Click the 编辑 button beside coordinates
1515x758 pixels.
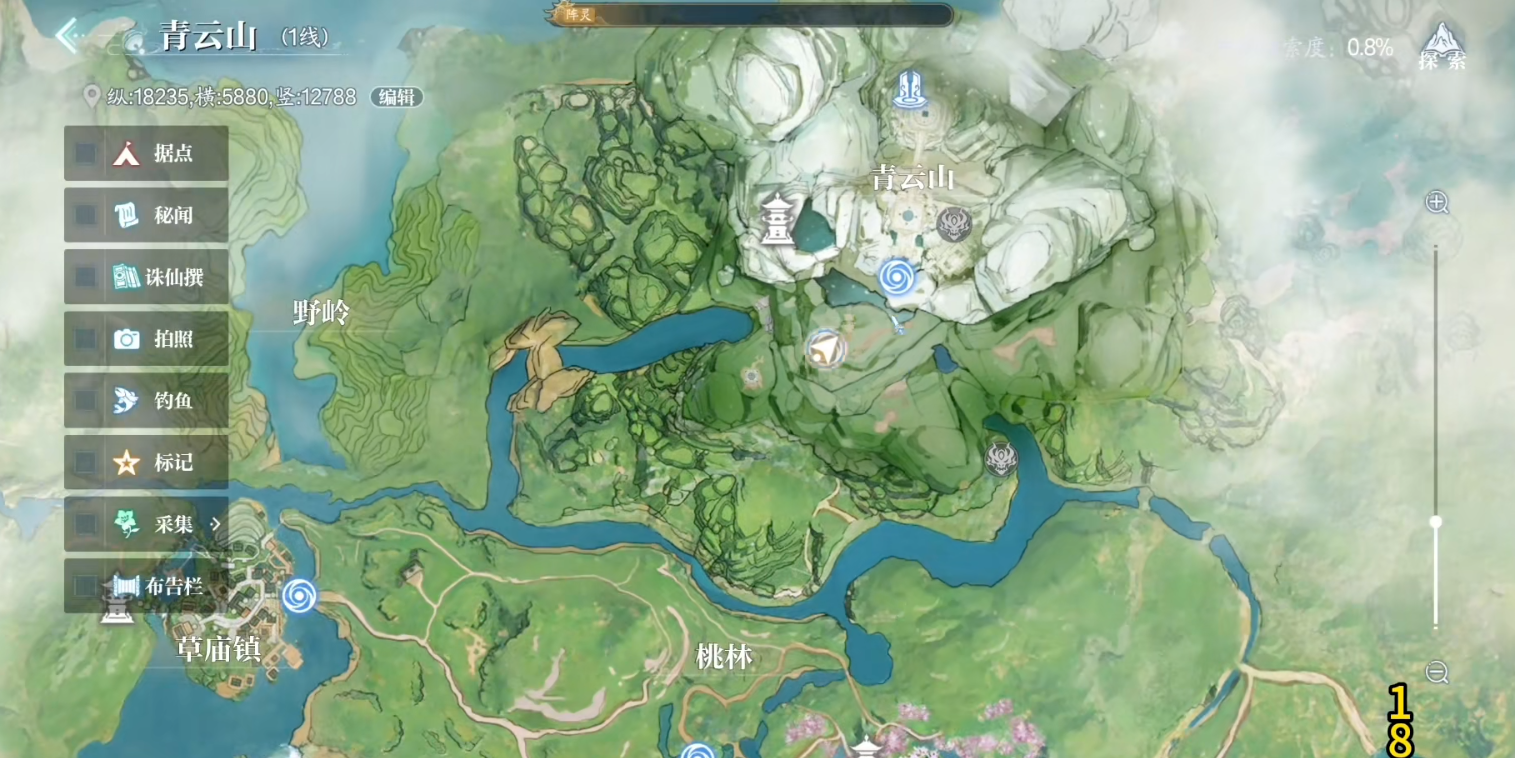397,97
